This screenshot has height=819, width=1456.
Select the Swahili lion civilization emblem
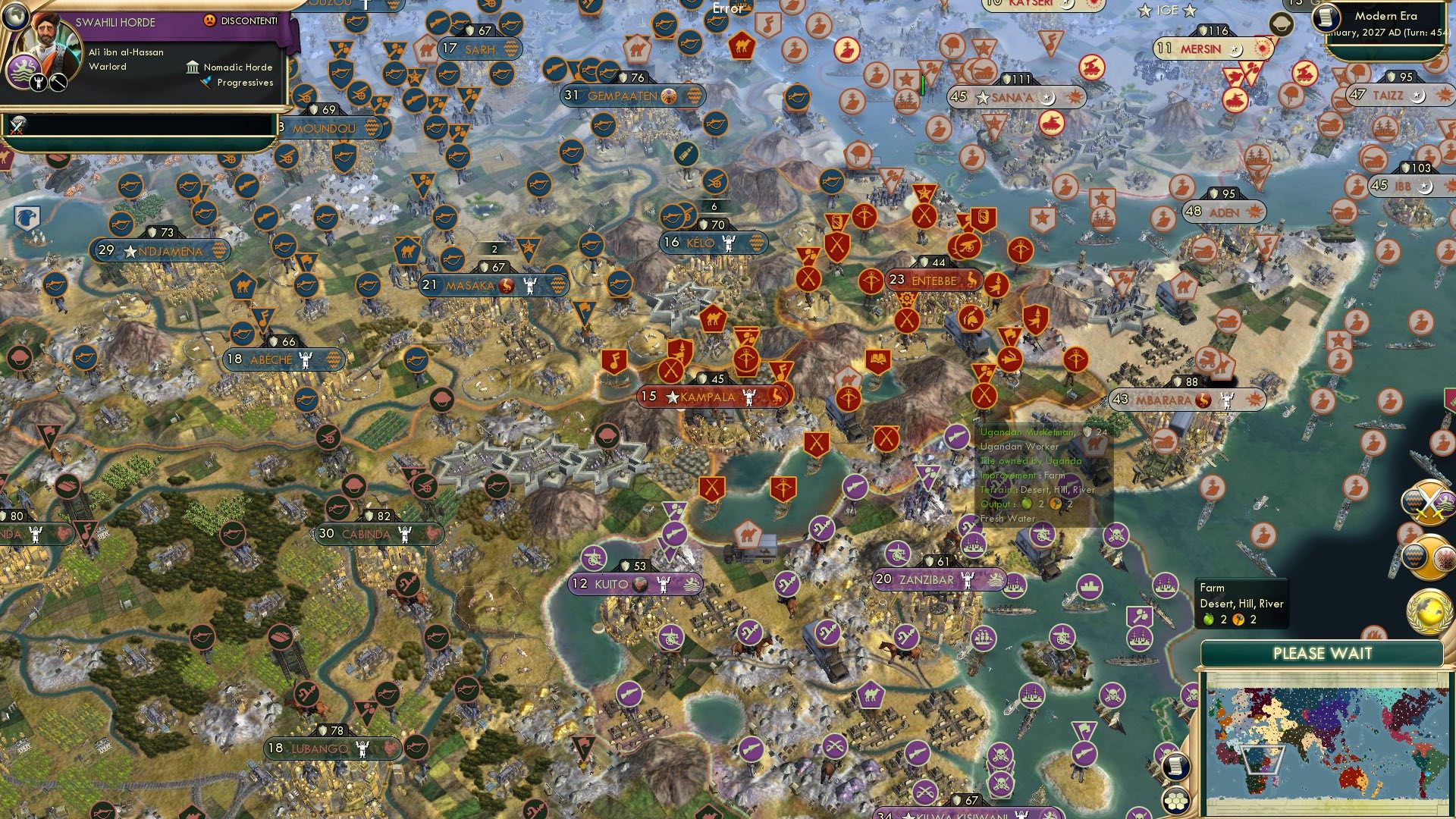click(x=24, y=68)
